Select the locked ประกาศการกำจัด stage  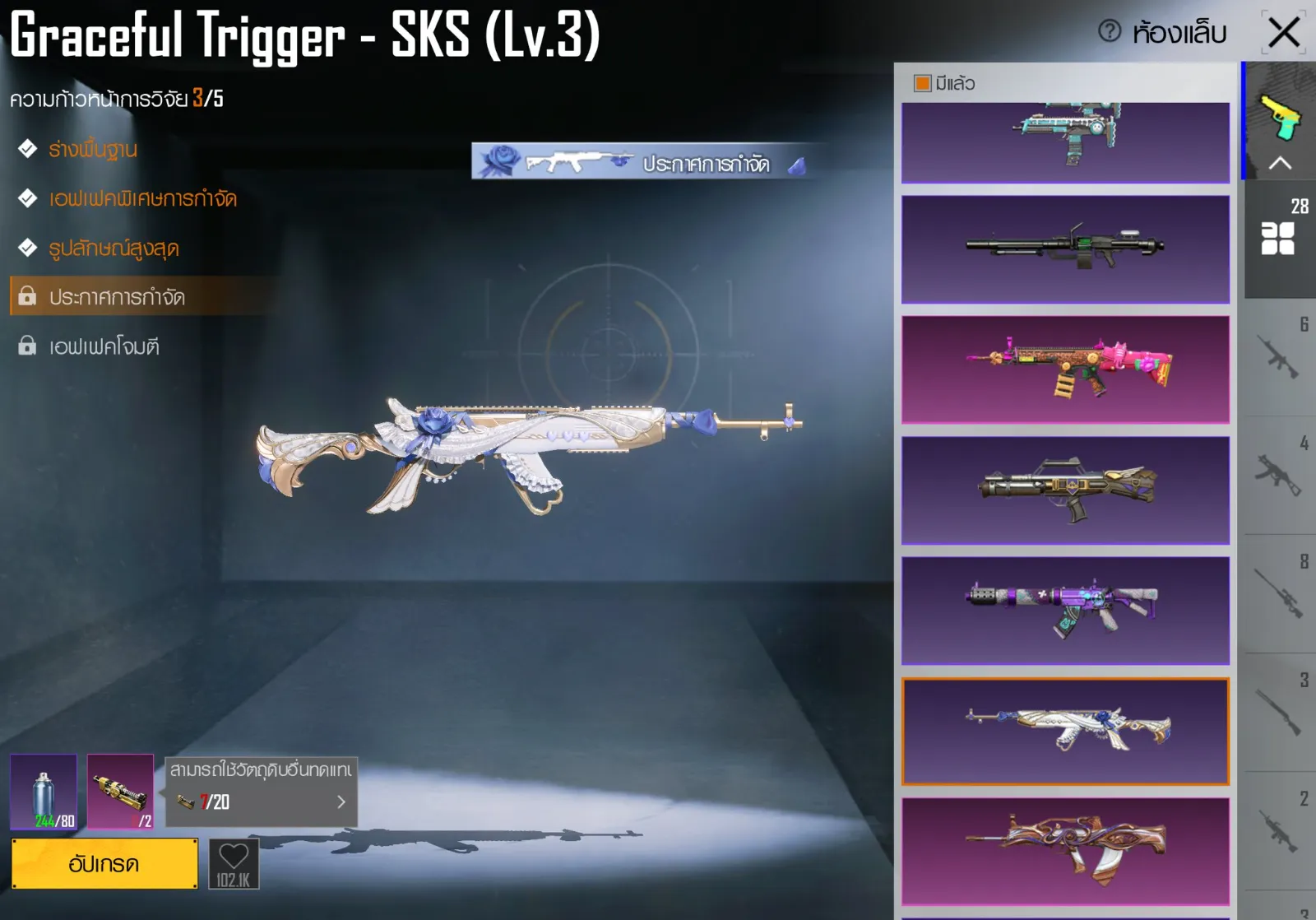117,297
